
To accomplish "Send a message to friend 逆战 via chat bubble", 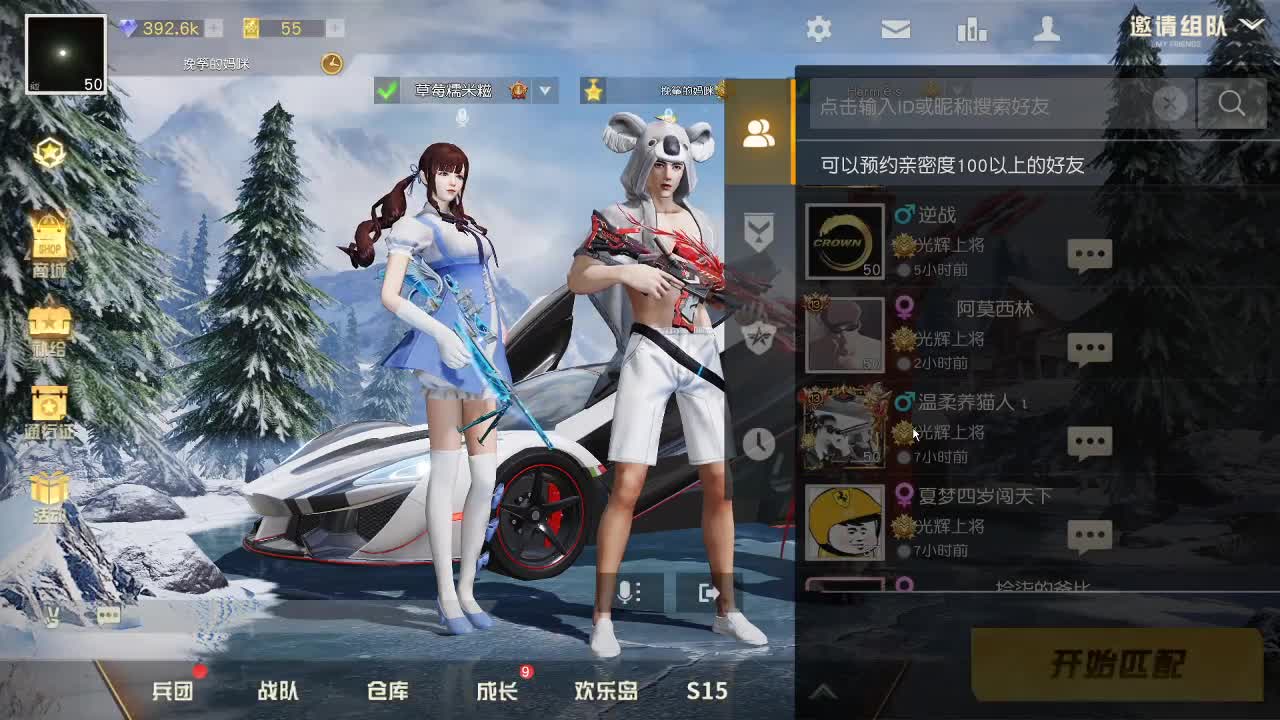I will [x=1090, y=253].
